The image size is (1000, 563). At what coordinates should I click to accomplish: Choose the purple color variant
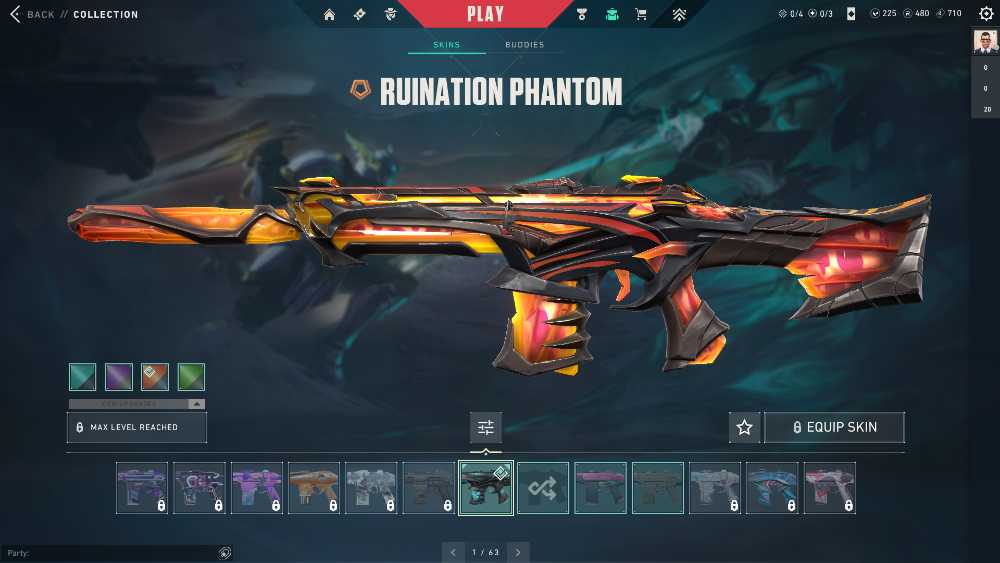tap(119, 377)
